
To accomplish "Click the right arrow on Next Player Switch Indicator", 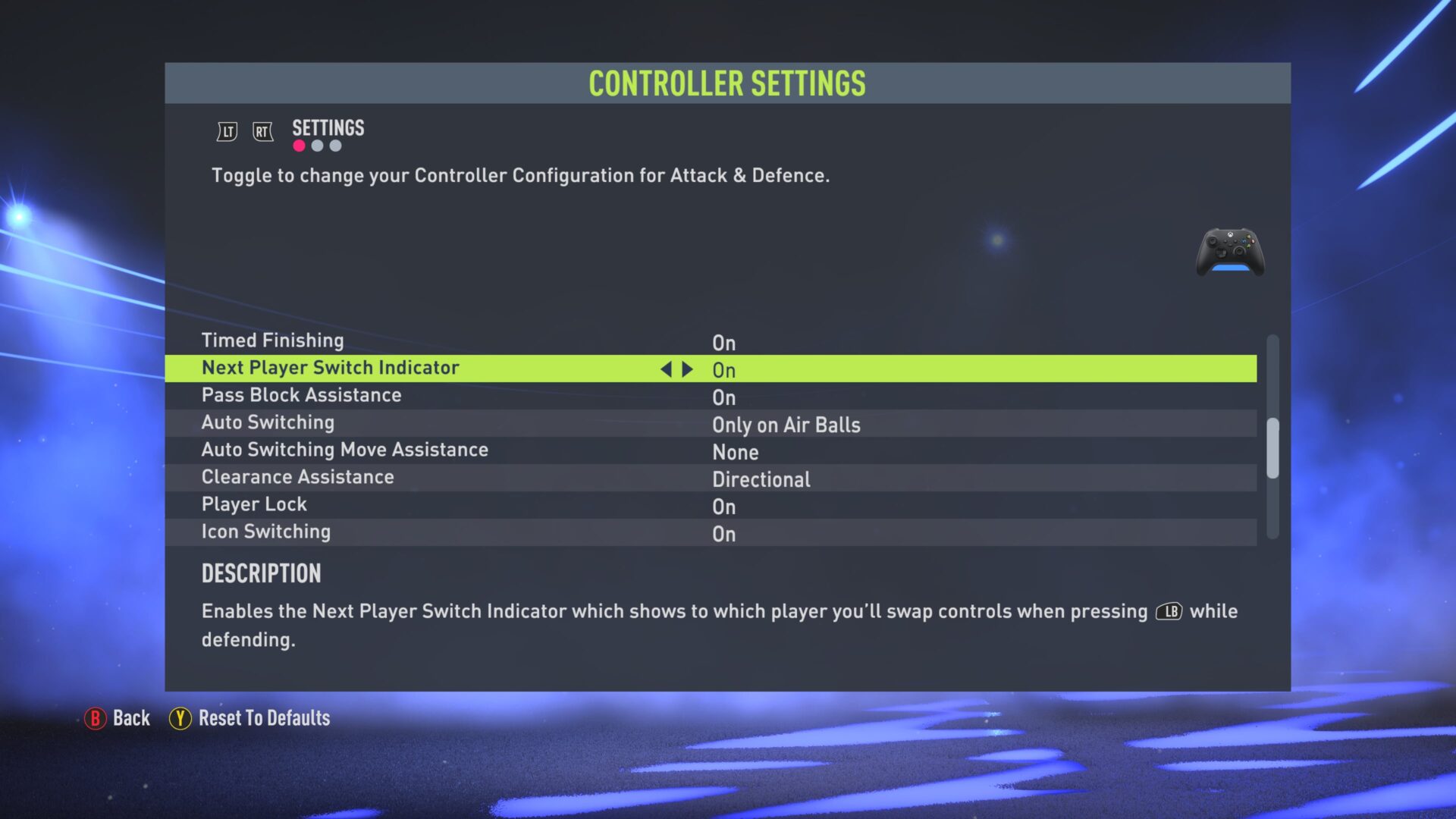I will 686,369.
